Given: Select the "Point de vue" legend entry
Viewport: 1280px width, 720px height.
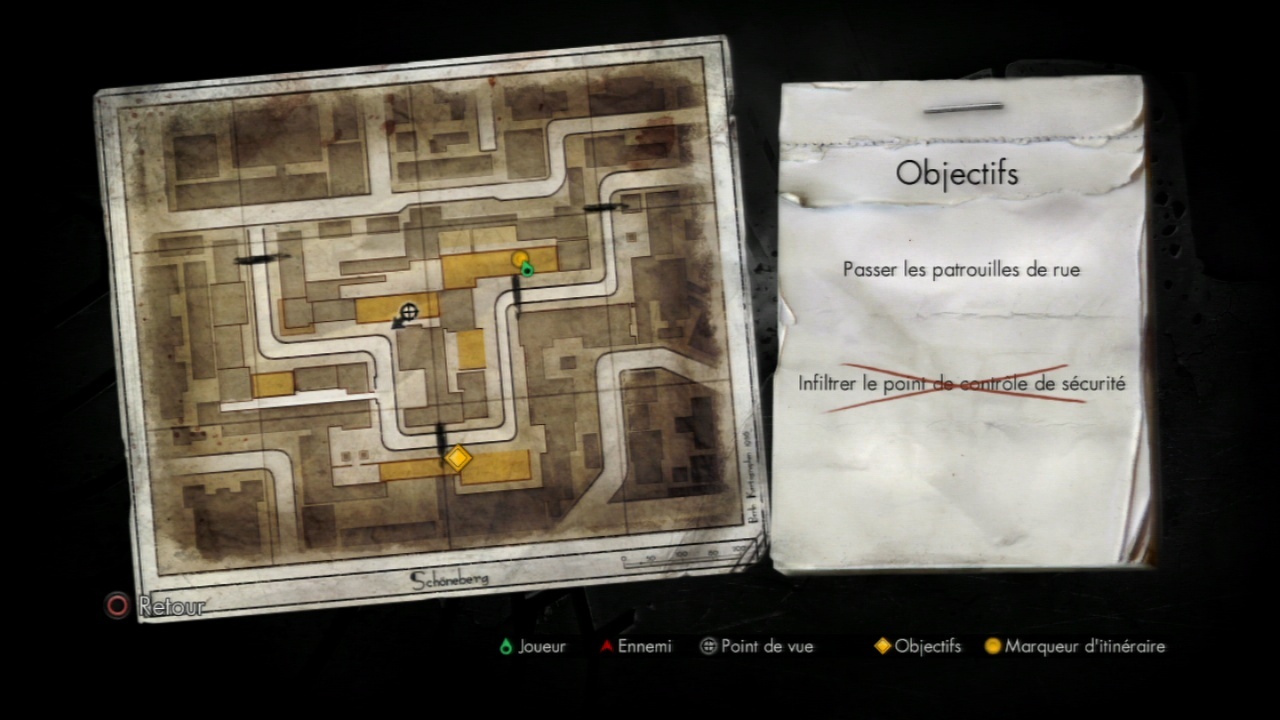Looking at the screenshot, I should (x=757, y=647).
